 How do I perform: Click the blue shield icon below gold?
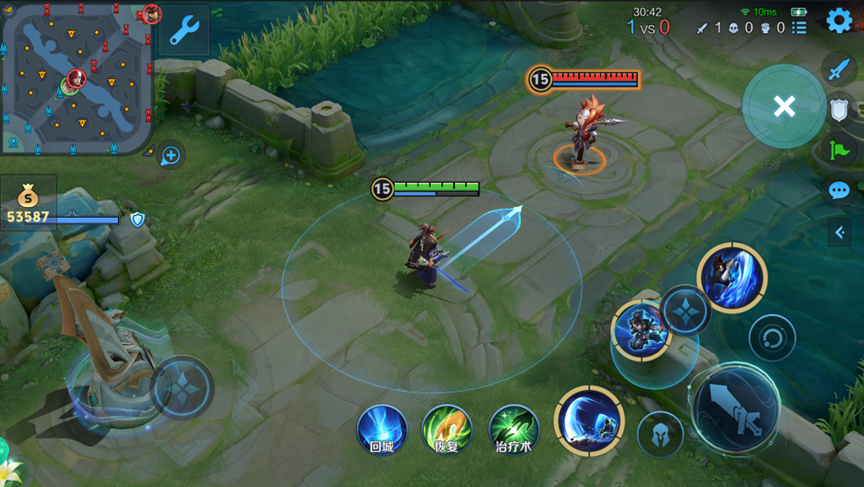coord(137,219)
